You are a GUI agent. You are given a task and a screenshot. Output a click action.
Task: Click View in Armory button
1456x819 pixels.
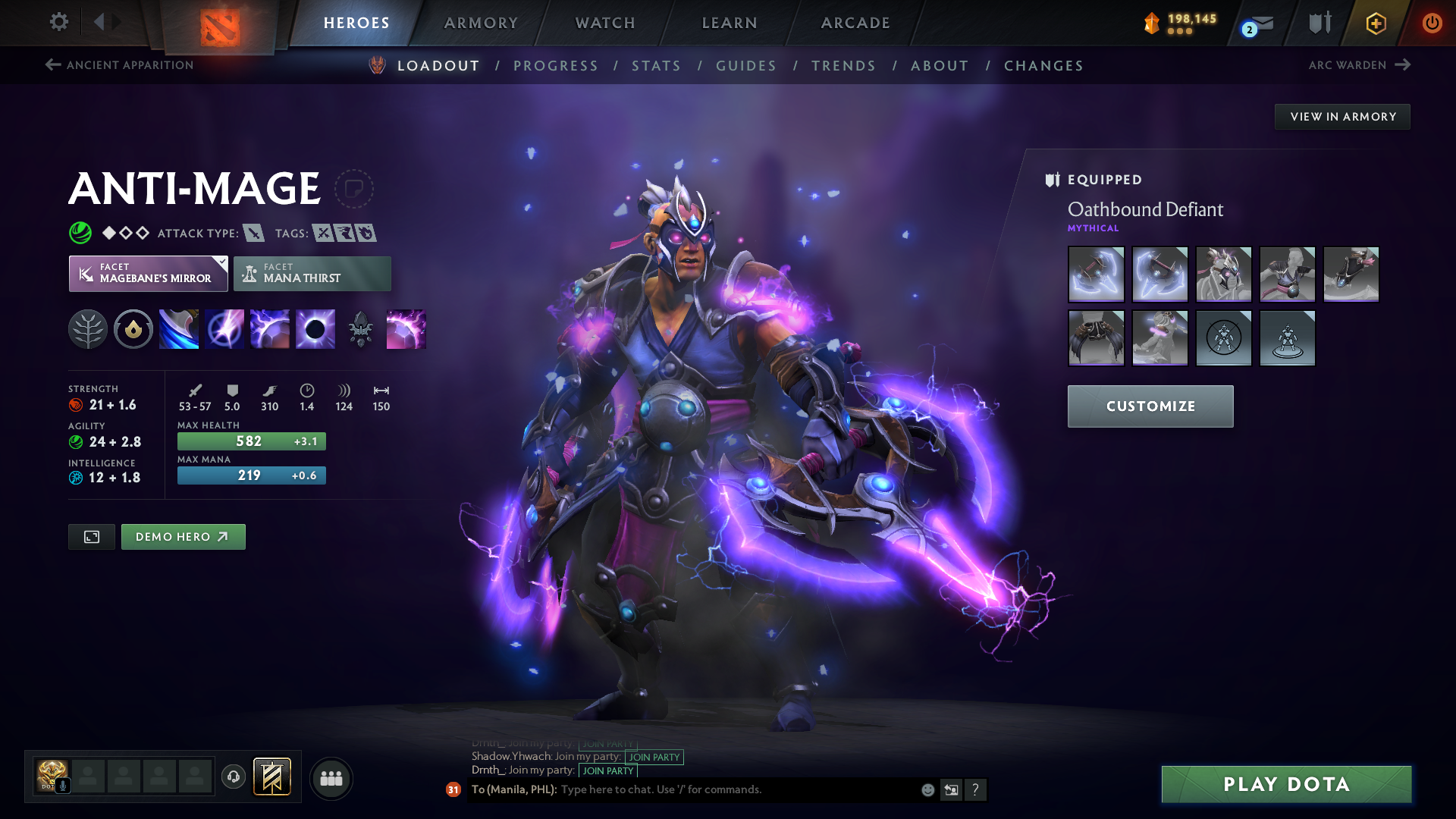pos(1342,117)
